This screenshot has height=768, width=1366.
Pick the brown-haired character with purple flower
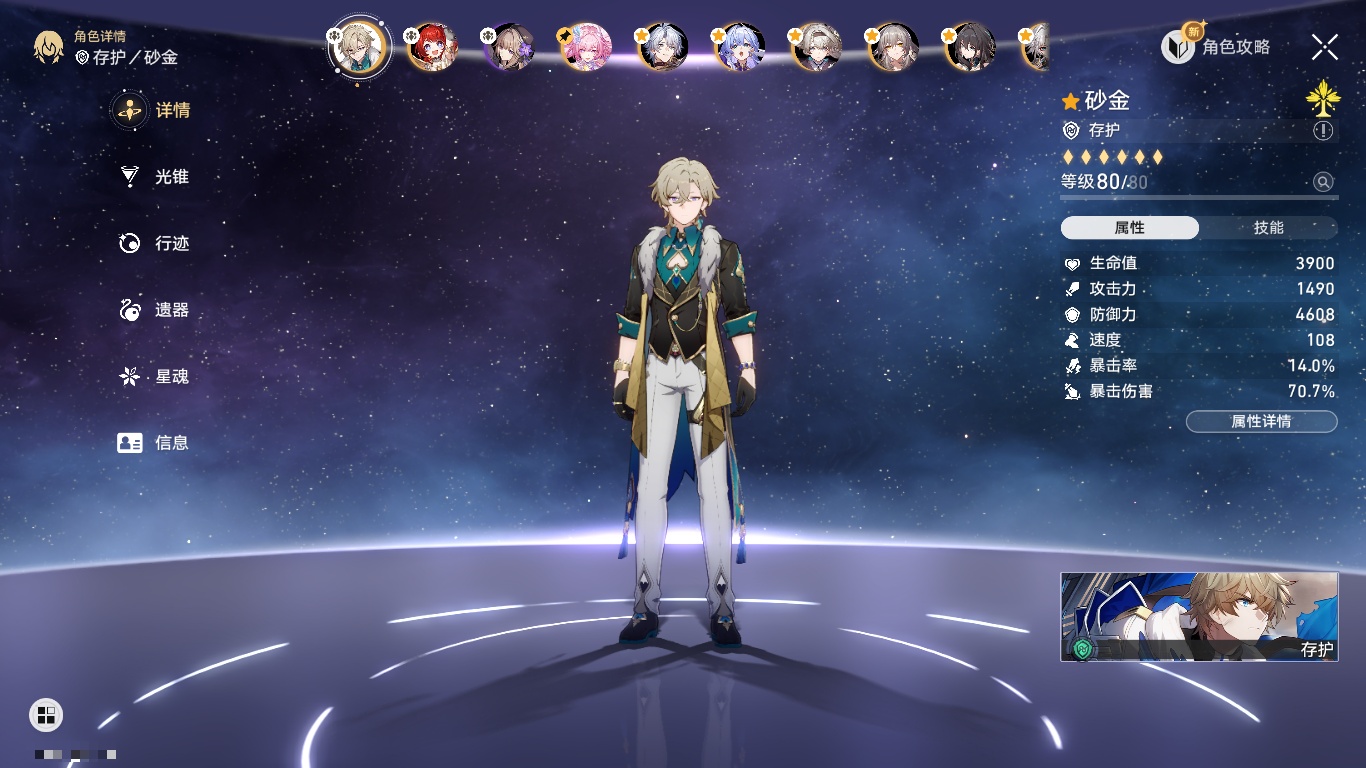[x=509, y=46]
